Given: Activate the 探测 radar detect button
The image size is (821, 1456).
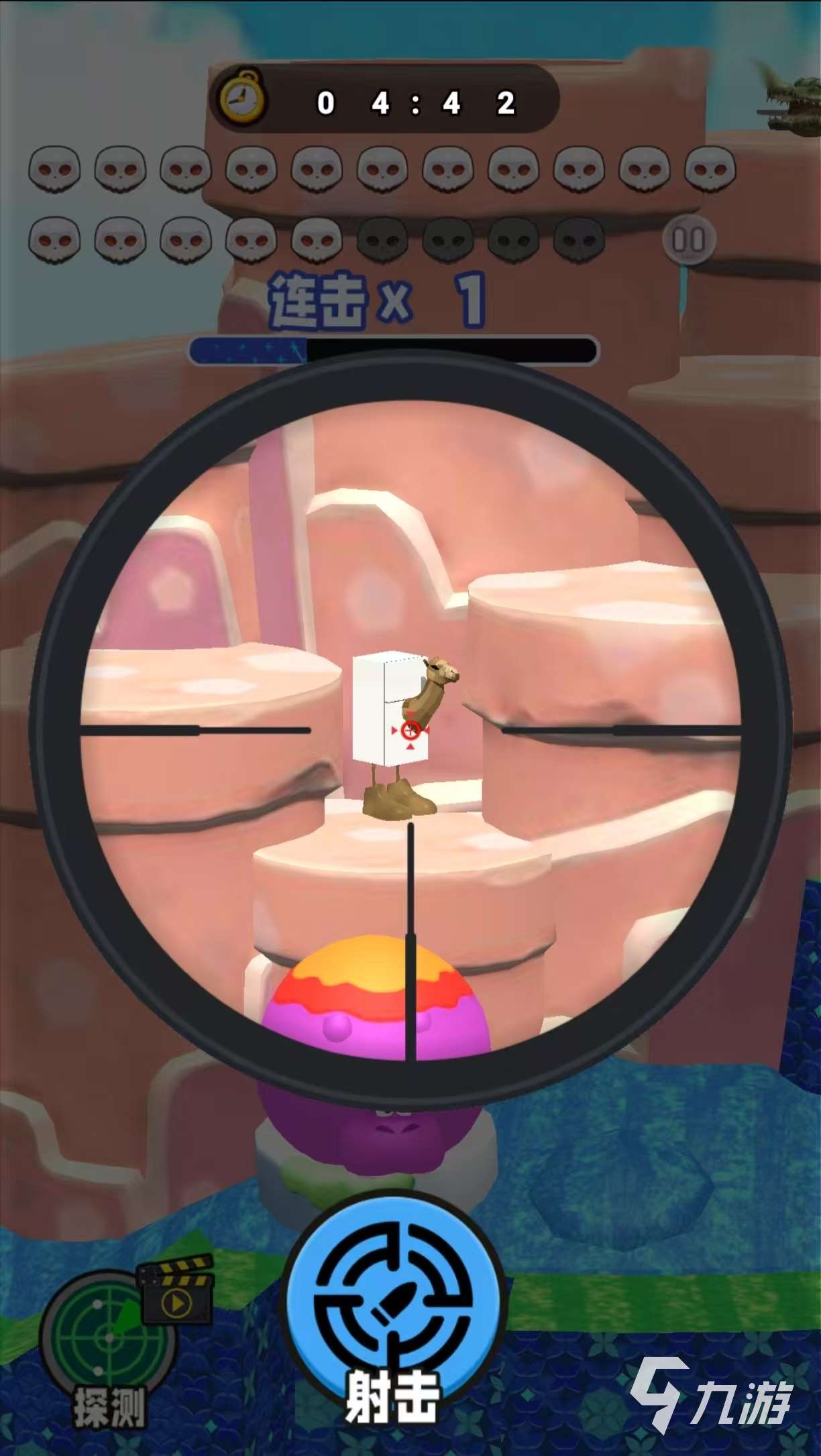Looking at the screenshot, I should click(107, 1339).
